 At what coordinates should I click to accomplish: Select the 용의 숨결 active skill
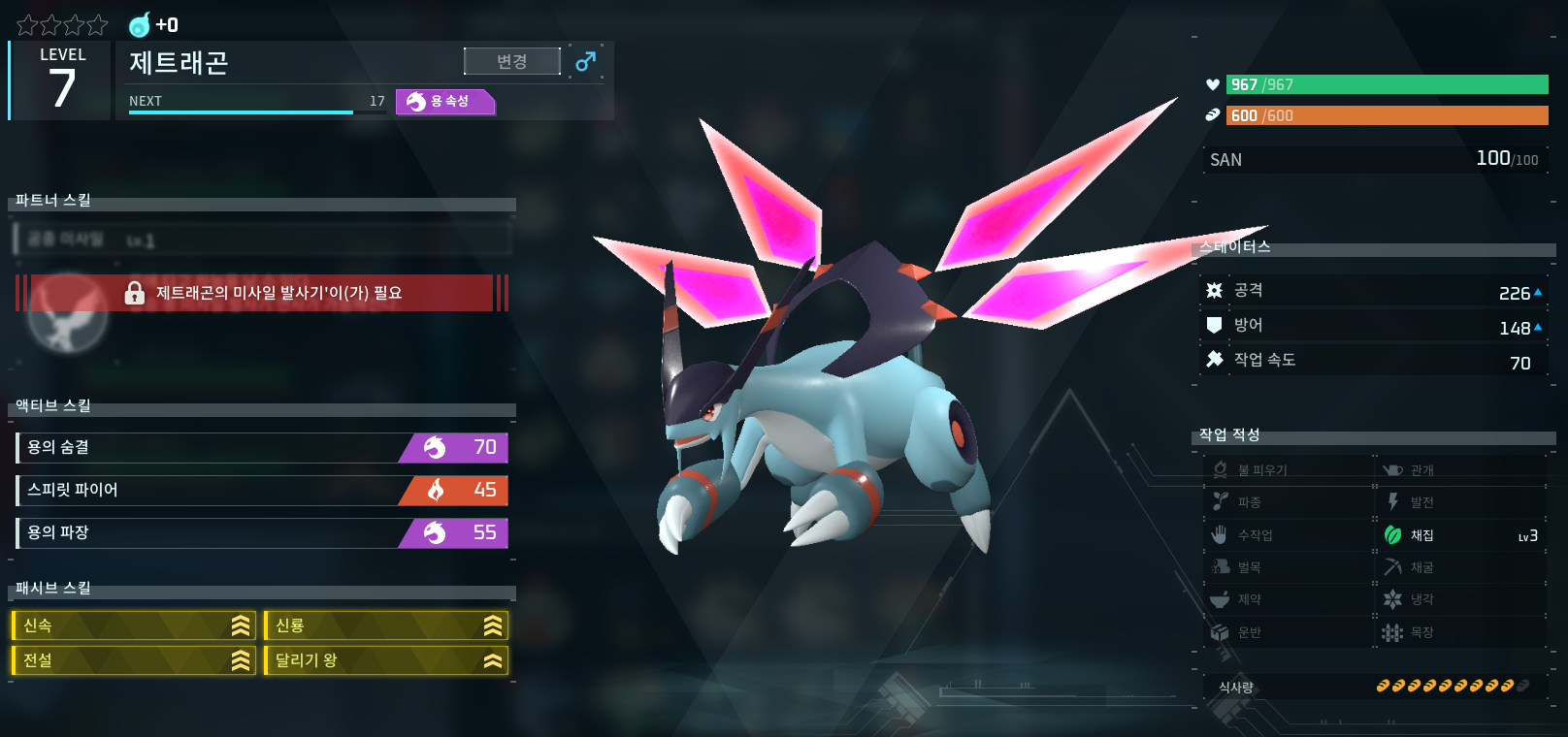262,447
